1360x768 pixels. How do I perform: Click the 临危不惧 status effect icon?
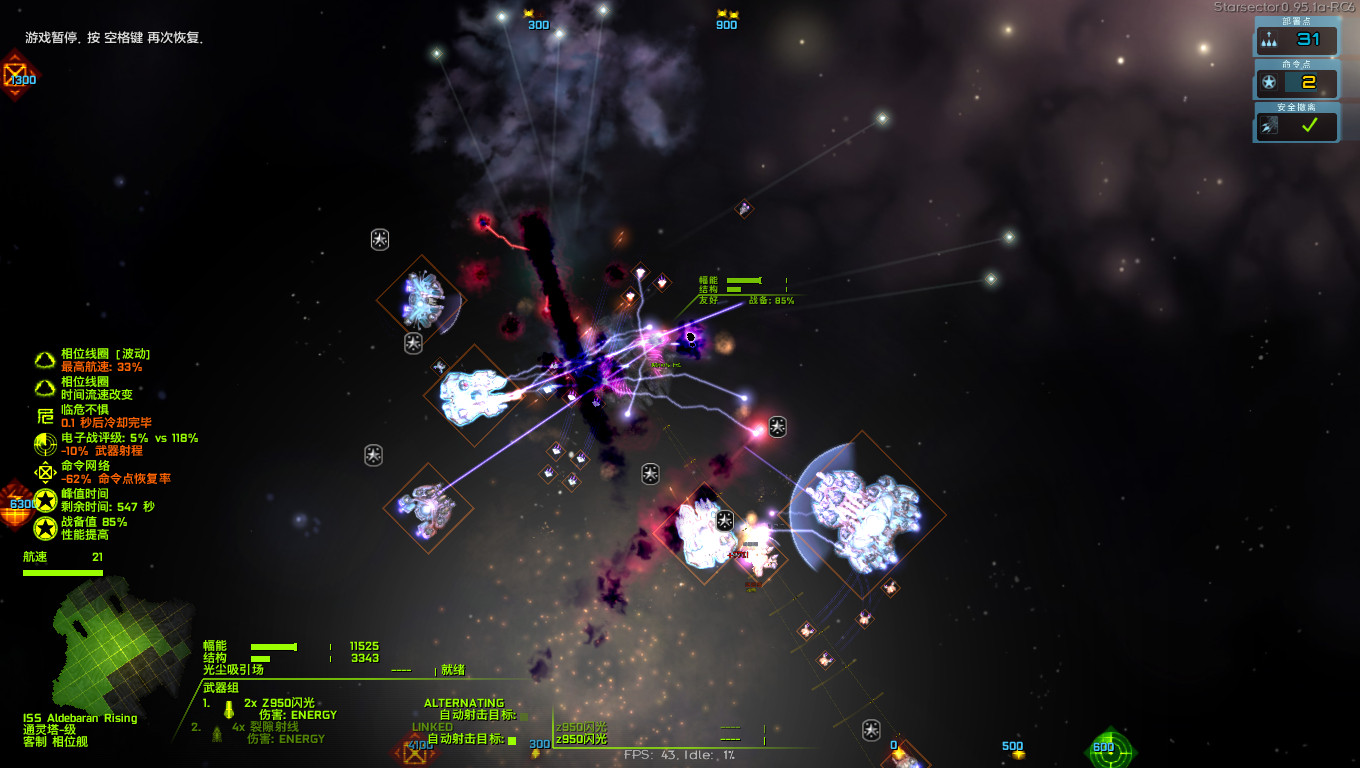pos(44,417)
